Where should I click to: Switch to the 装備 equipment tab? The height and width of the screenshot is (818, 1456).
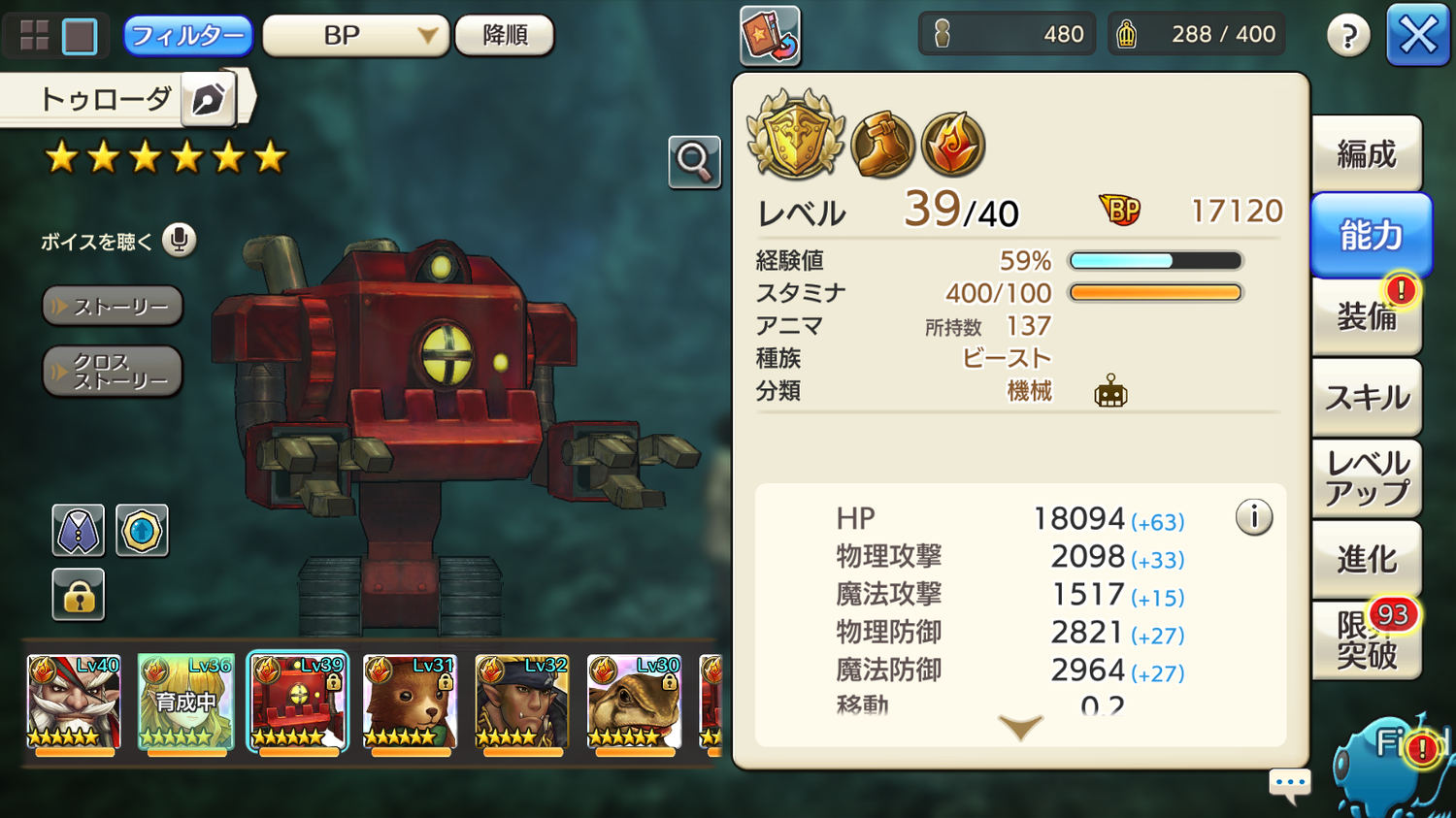(x=1366, y=316)
